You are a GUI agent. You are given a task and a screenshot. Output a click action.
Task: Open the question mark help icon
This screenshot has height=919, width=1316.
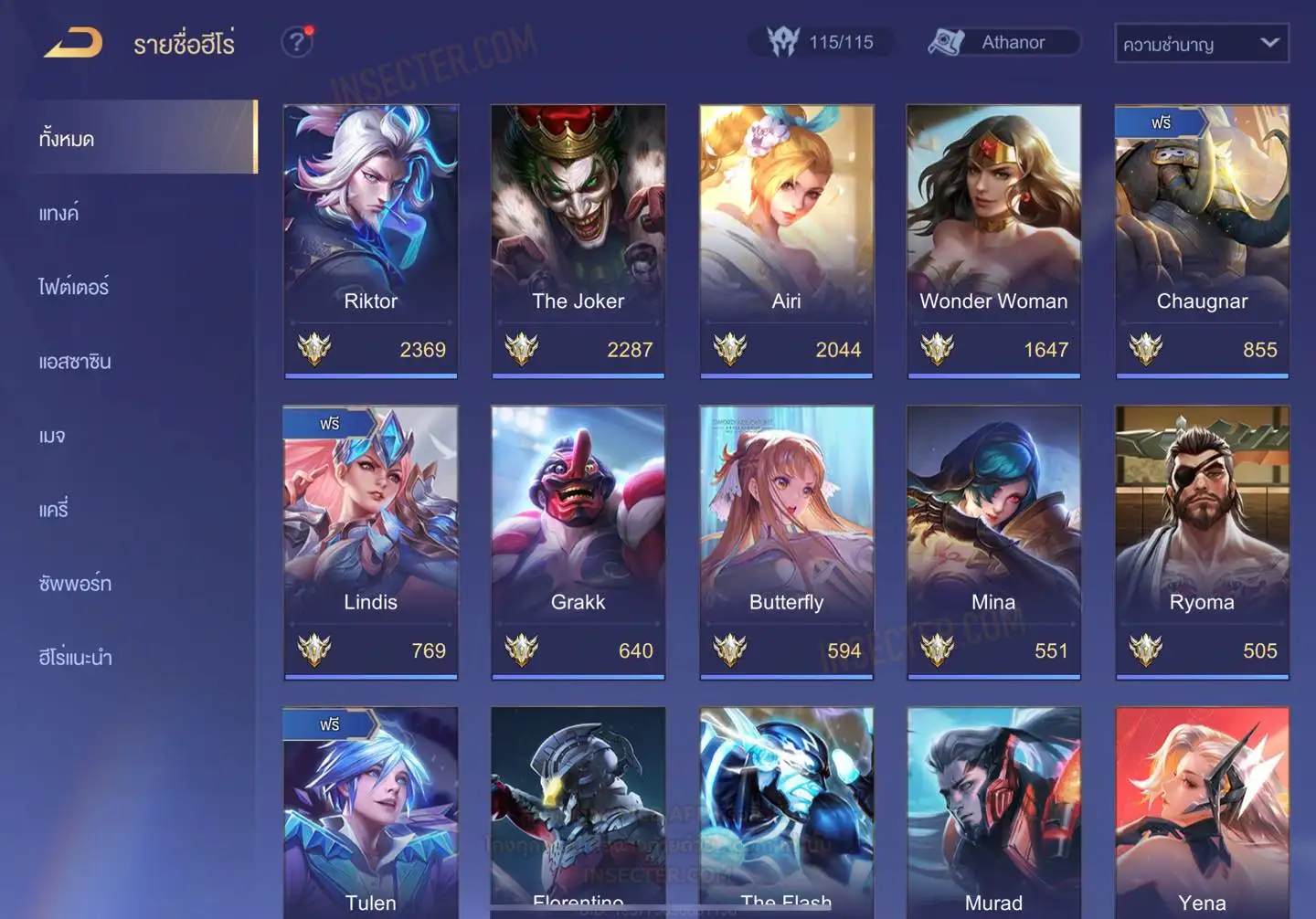pyautogui.click(x=296, y=42)
